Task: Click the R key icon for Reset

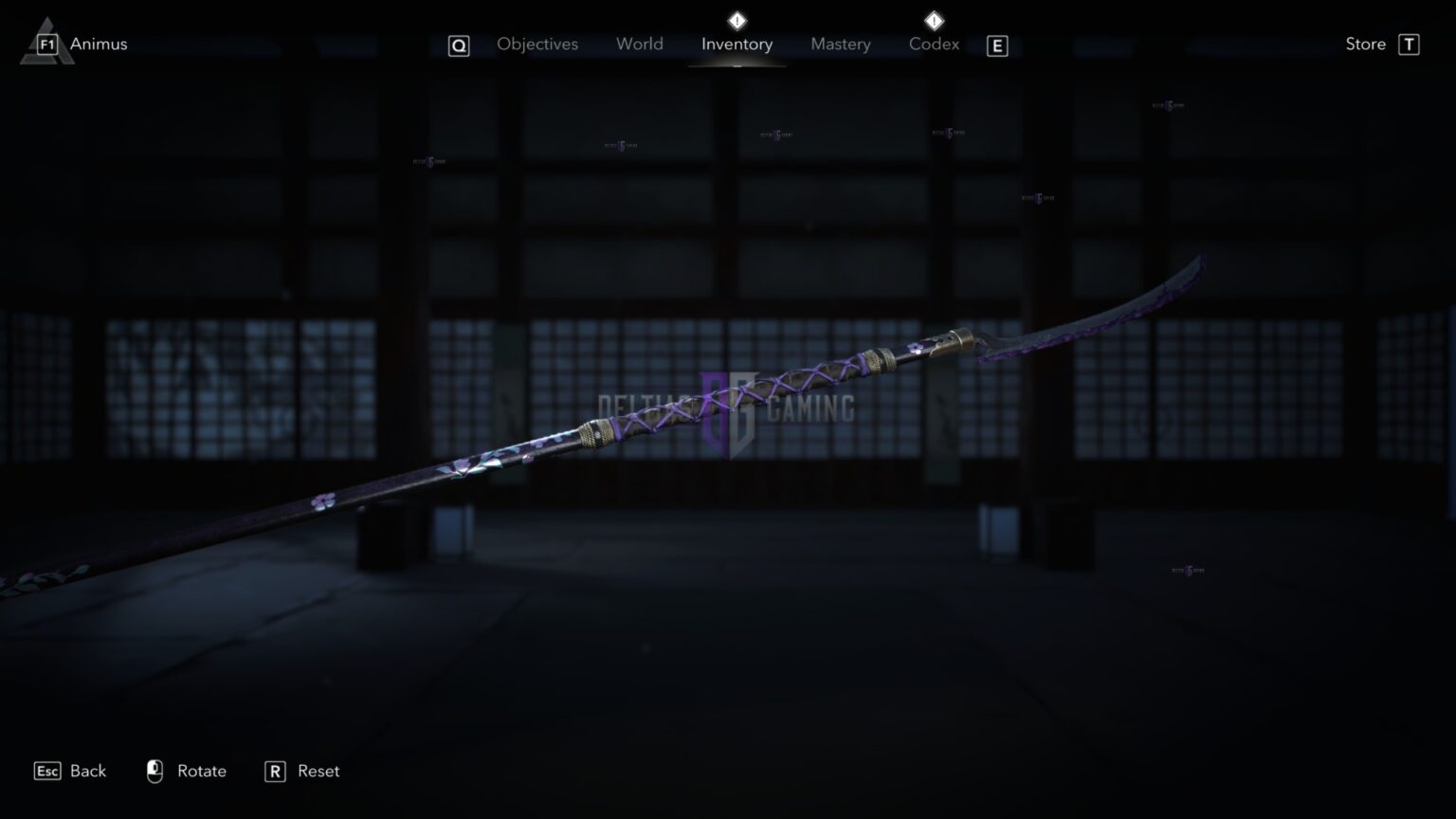Action: 275,771
